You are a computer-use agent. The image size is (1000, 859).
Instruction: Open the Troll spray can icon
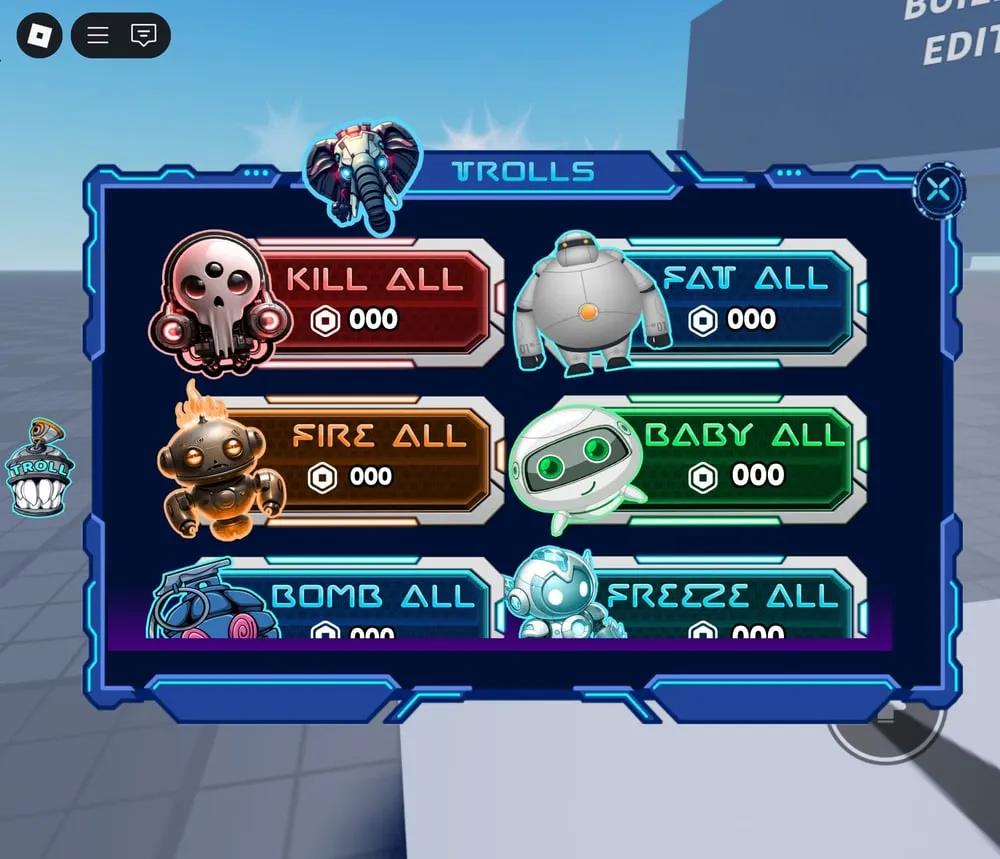tap(39, 468)
